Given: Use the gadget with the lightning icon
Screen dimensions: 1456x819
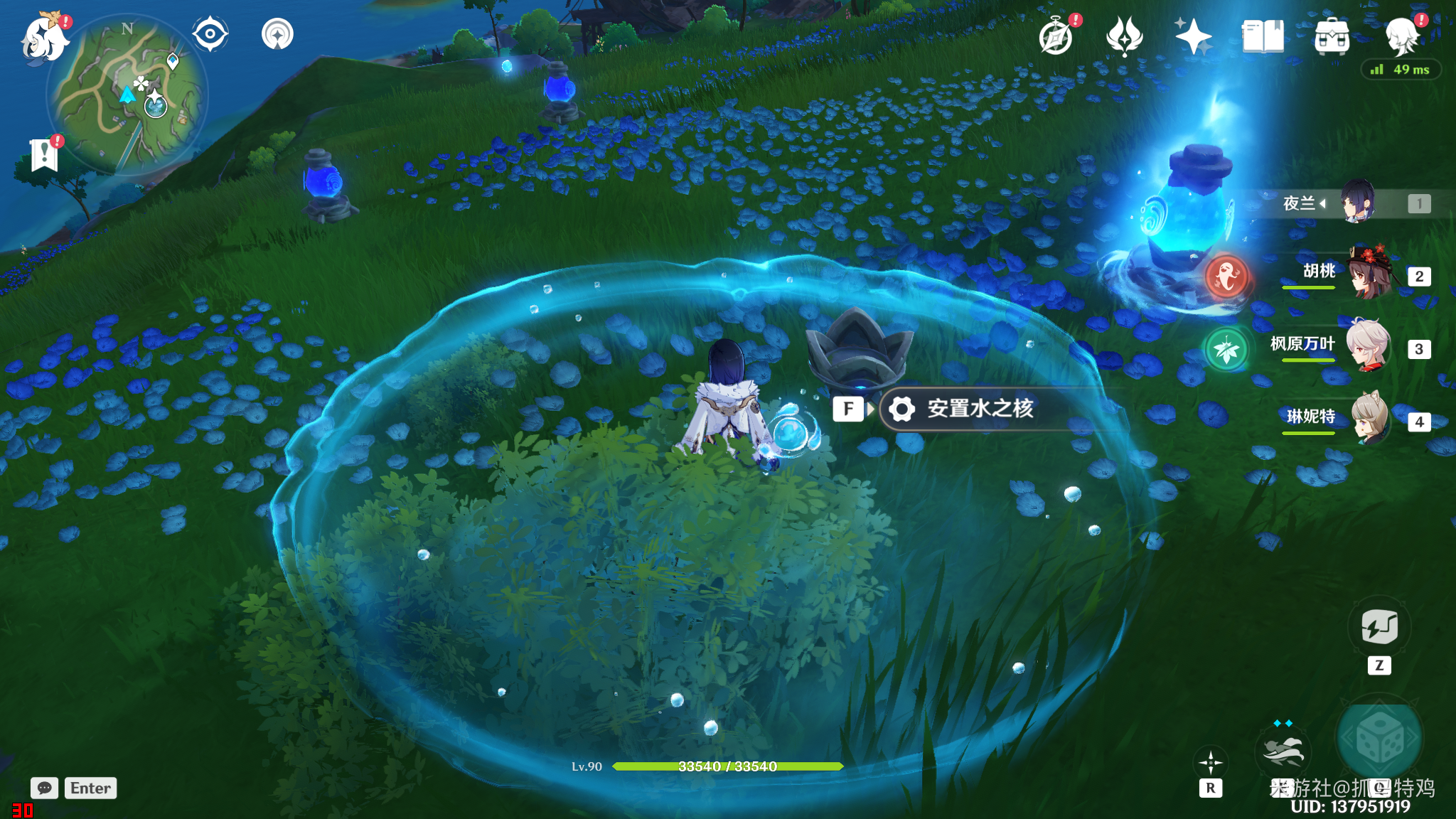Looking at the screenshot, I should tap(1379, 627).
